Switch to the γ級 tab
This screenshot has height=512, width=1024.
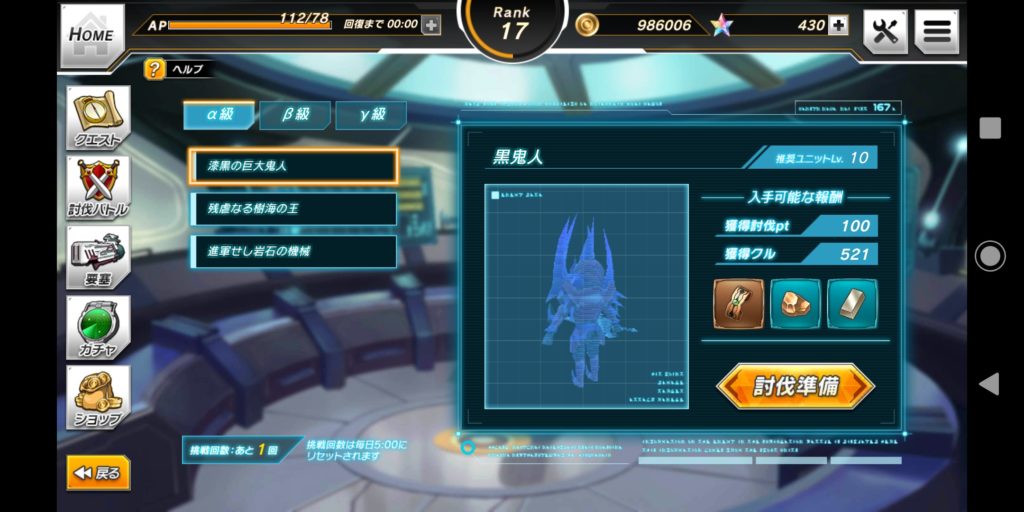(x=371, y=115)
